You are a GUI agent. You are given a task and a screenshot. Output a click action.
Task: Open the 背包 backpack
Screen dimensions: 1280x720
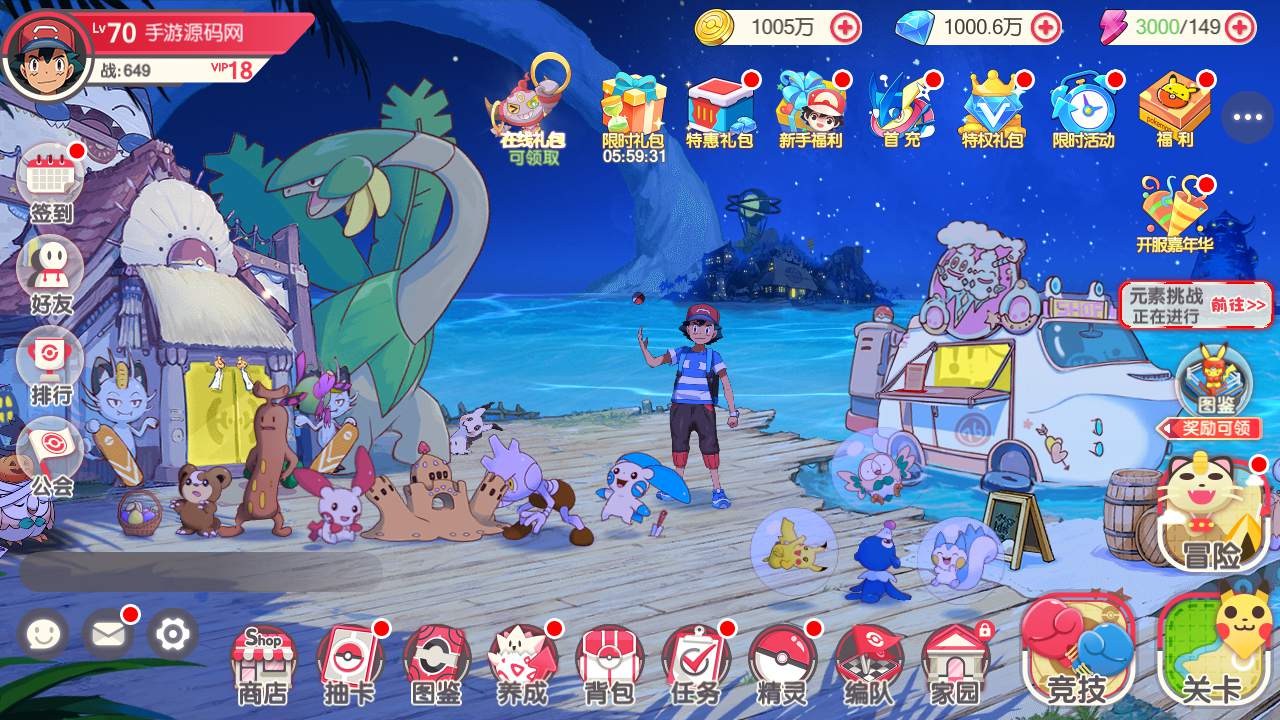(609, 661)
